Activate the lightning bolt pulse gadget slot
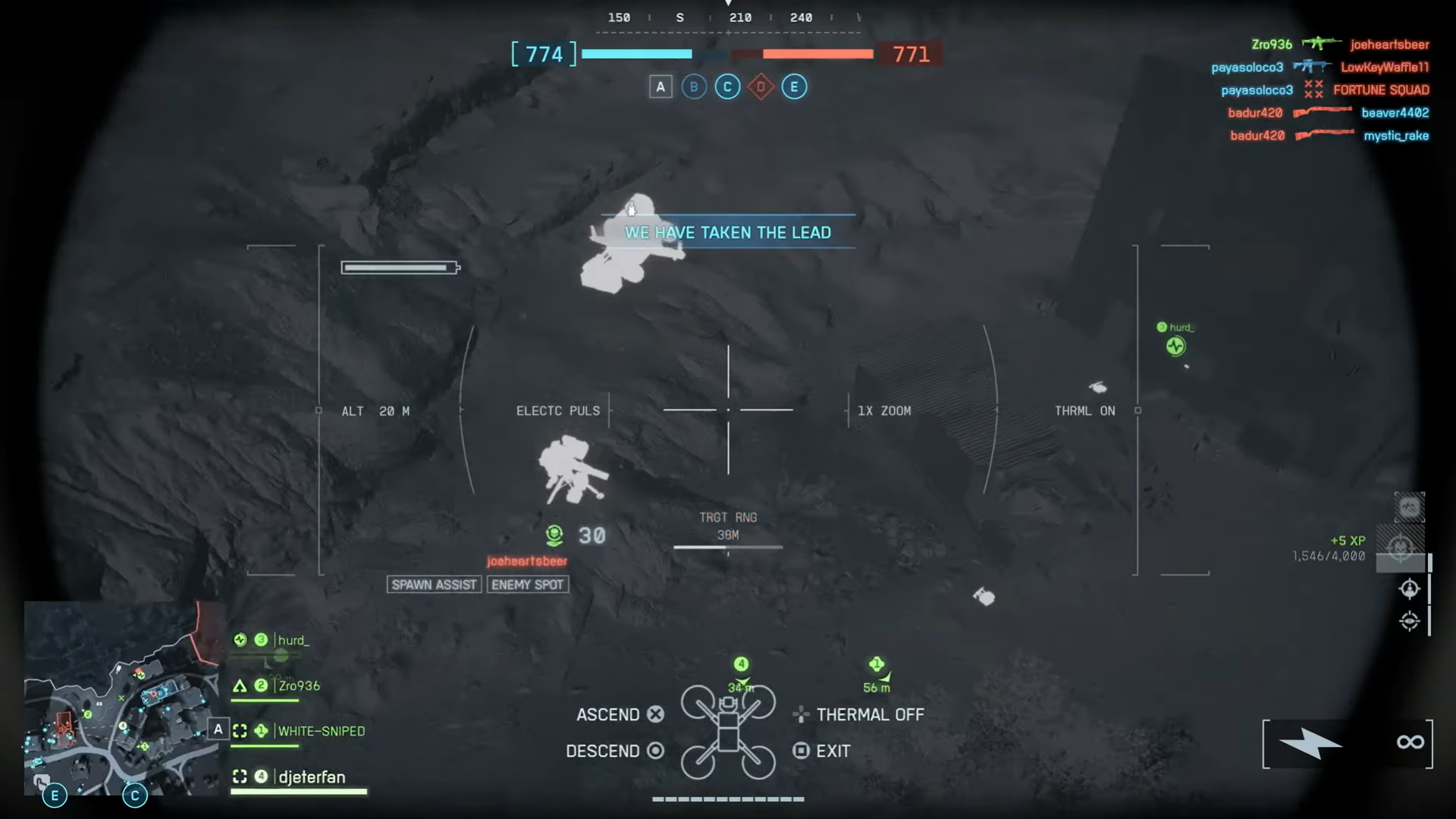Viewport: 1456px width, 819px height. point(1310,744)
